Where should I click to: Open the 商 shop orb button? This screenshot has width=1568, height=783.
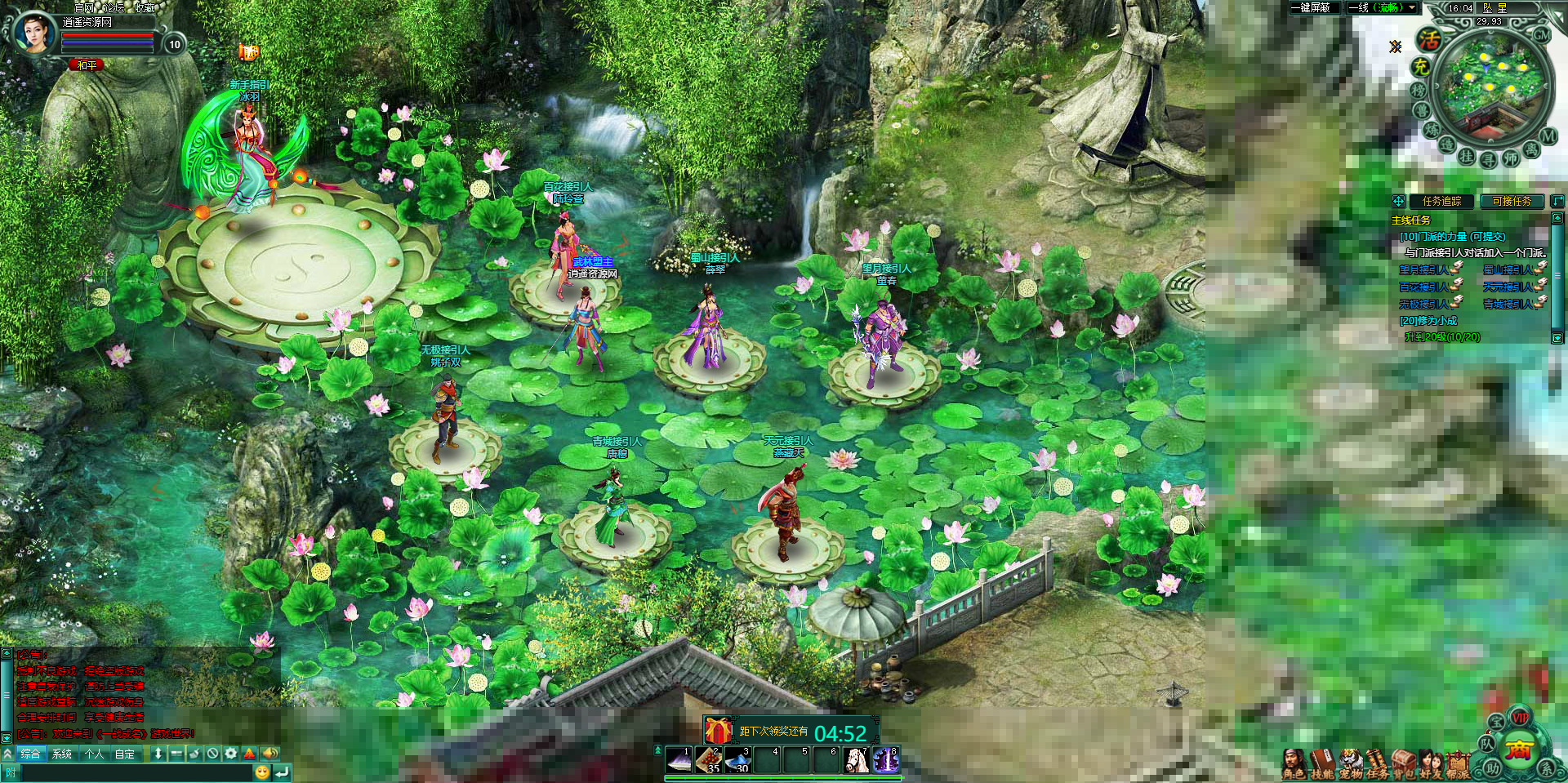point(1519,750)
